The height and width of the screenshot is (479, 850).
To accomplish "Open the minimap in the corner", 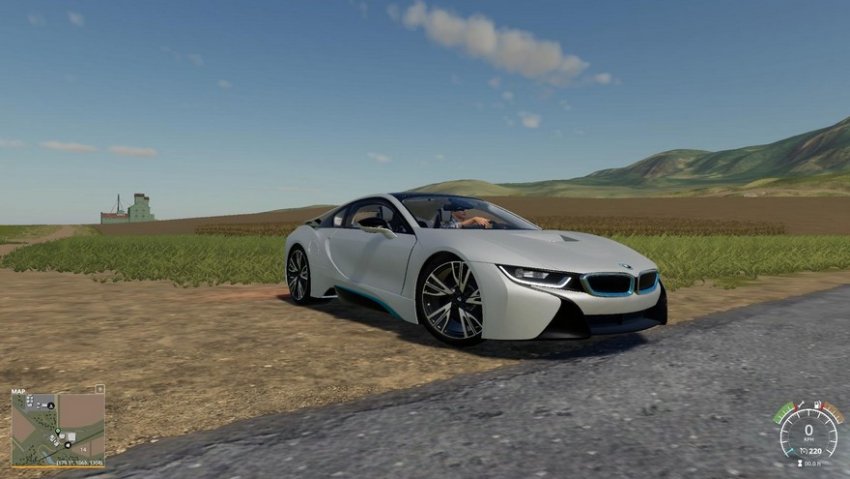I will 57,428.
